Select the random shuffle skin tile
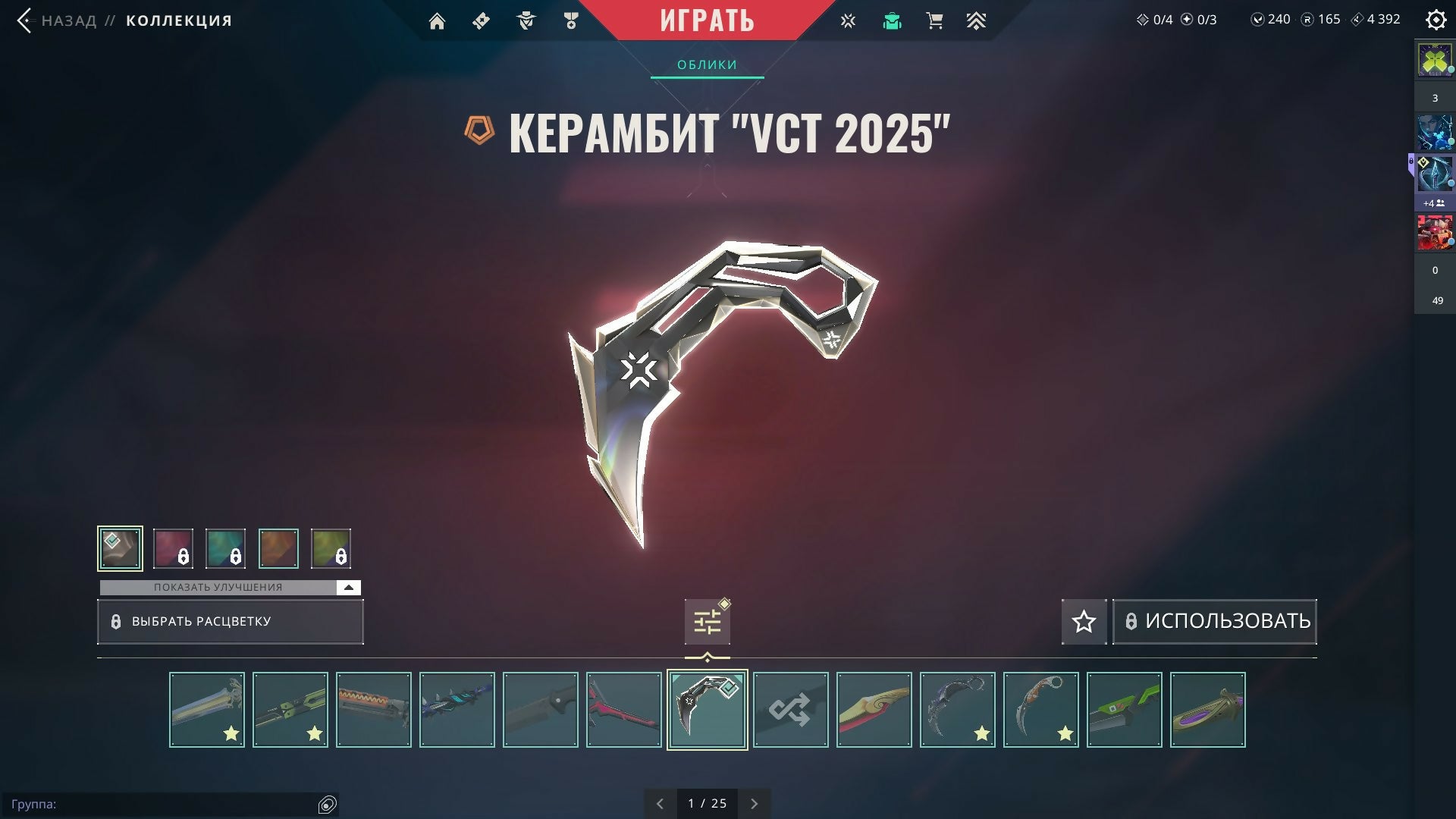Viewport: 1456px width, 819px height. (790, 710)
